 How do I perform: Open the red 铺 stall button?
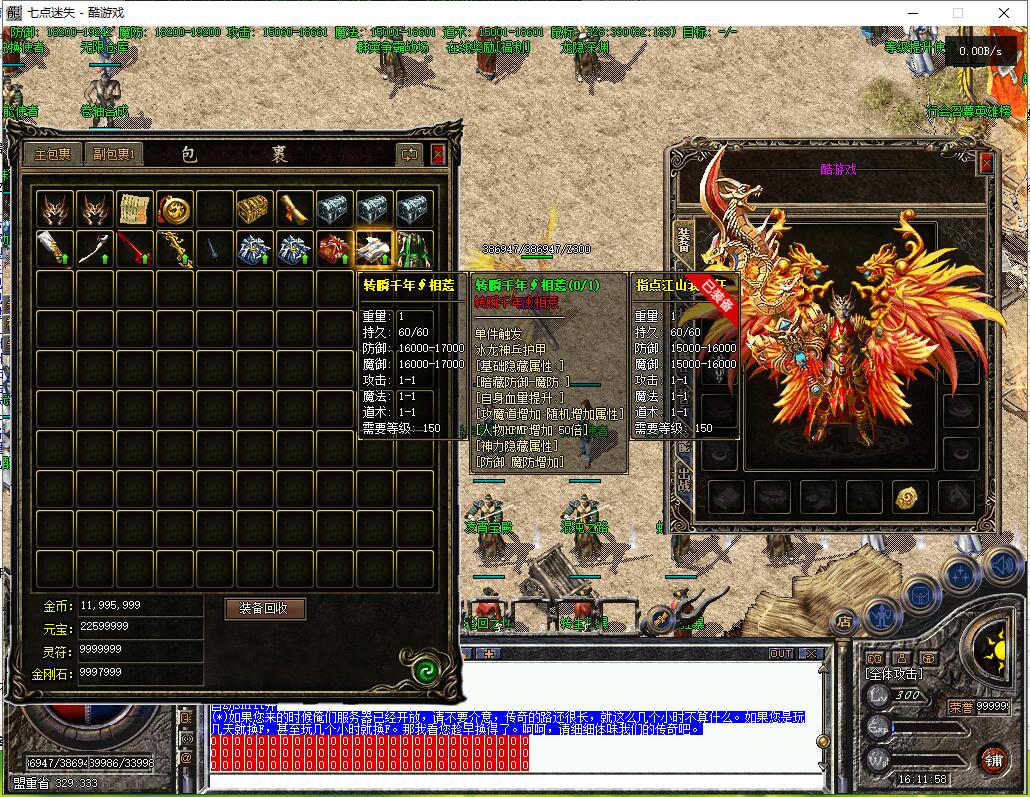click(x=994, y=758)
